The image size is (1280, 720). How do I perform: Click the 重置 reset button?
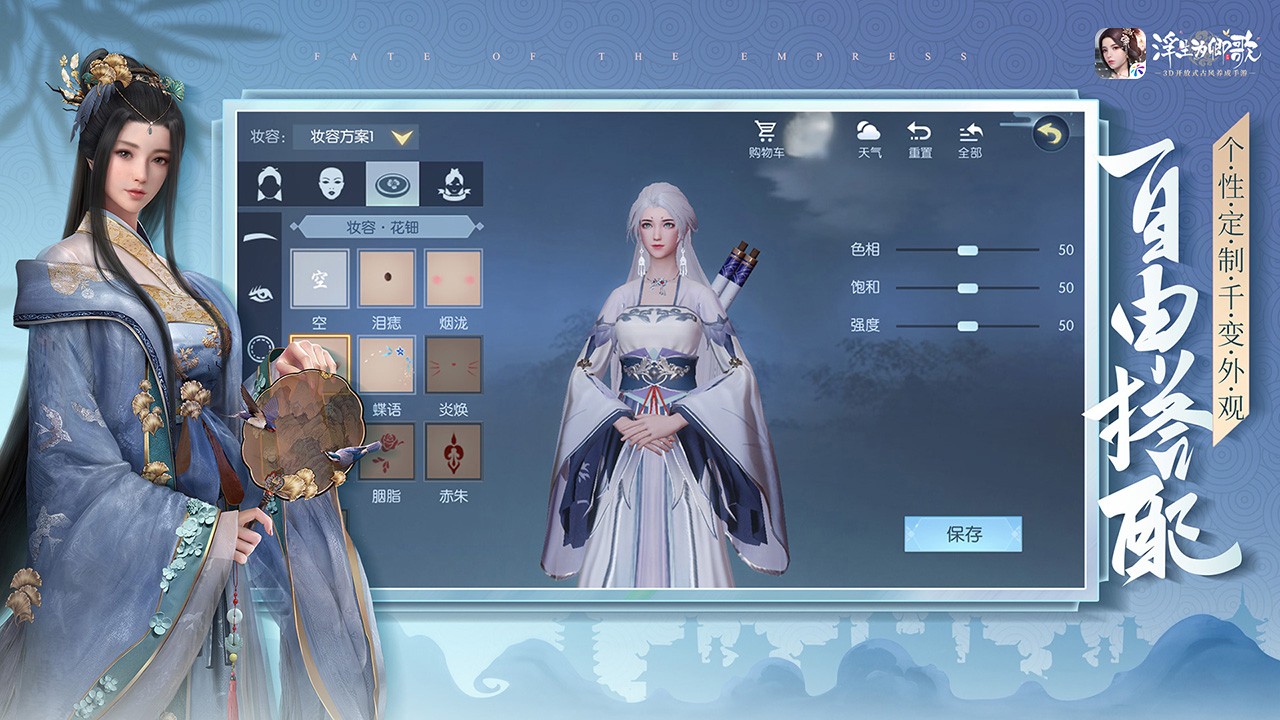(919, 139)
